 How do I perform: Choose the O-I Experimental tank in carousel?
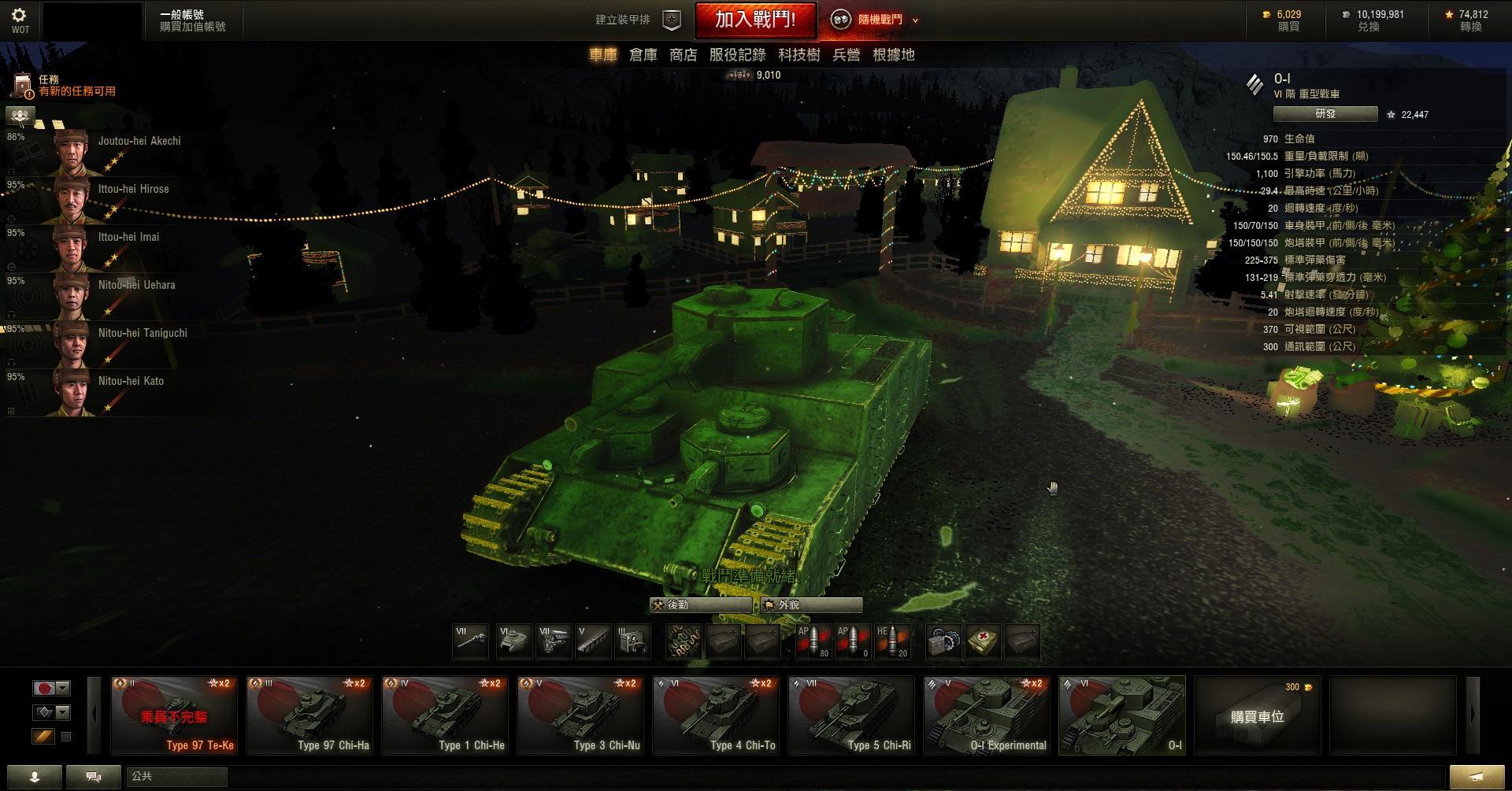(x=986, y=715)
